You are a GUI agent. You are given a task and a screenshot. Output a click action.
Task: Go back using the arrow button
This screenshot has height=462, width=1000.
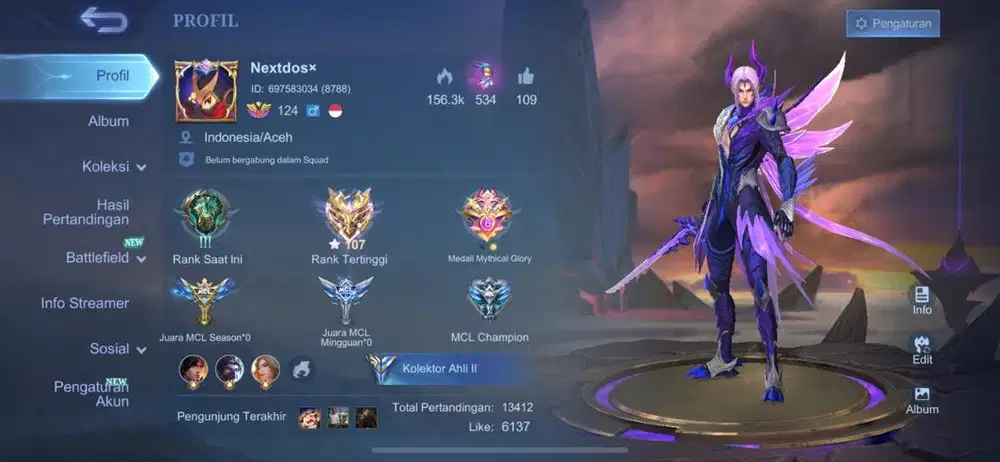pos(103,19)
